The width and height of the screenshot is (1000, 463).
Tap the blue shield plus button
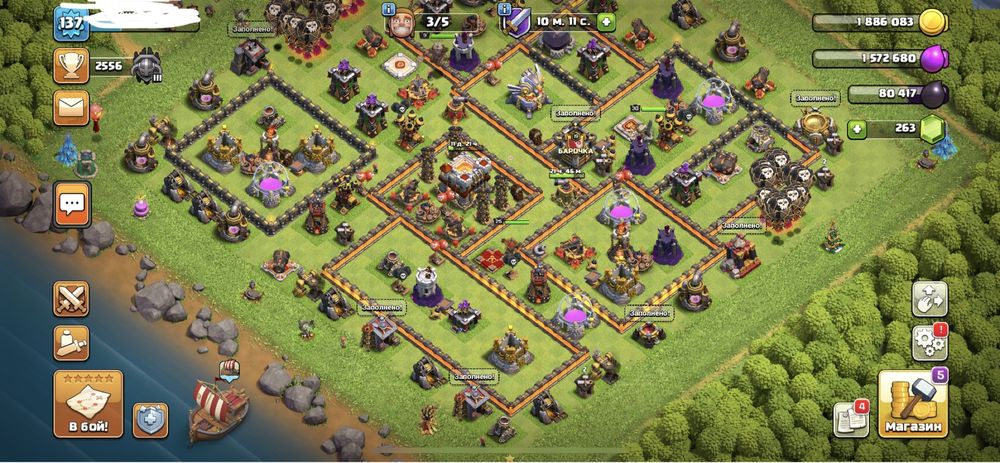(150, 420)
